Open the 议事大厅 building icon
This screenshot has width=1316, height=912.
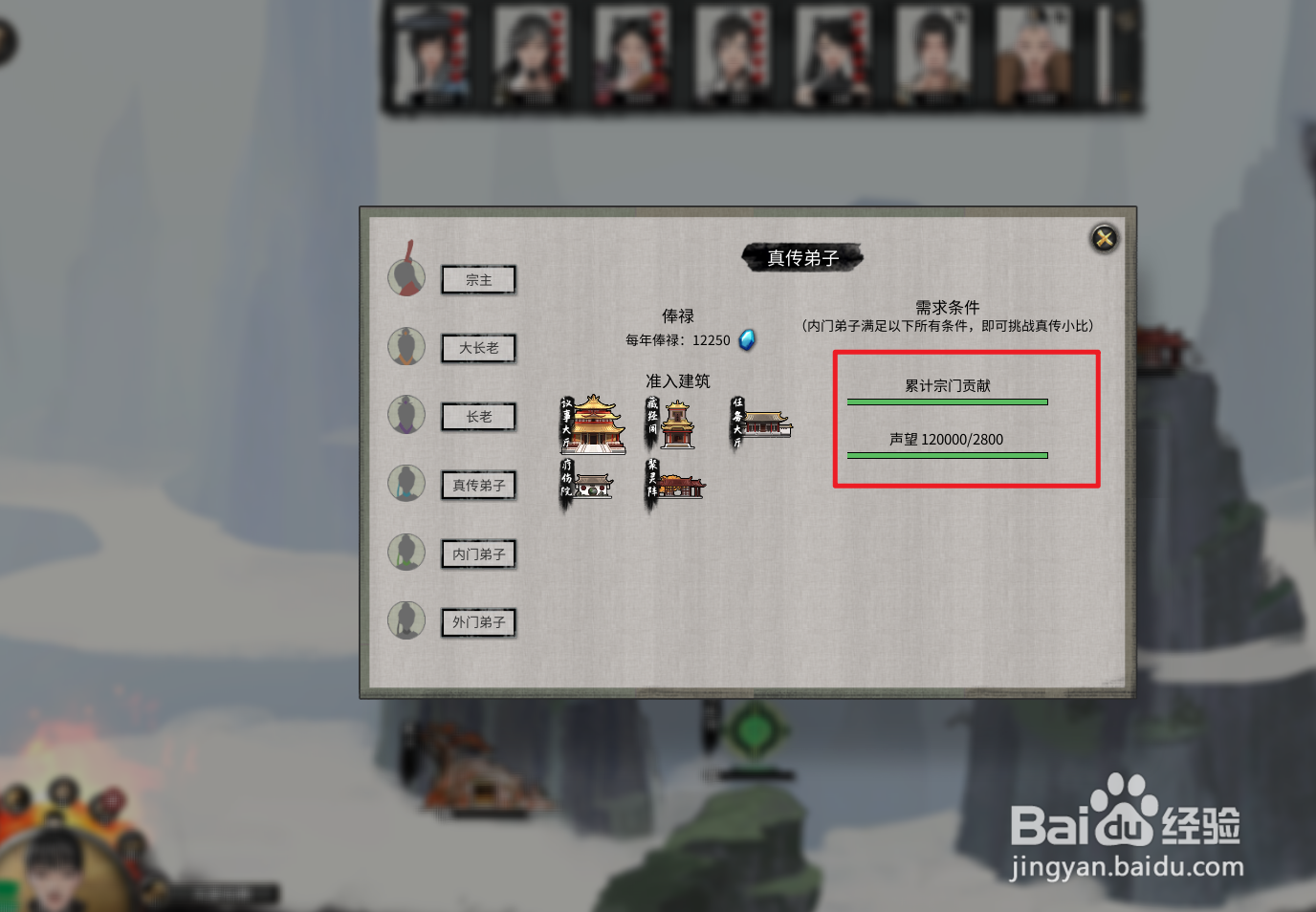pos(593,423)
